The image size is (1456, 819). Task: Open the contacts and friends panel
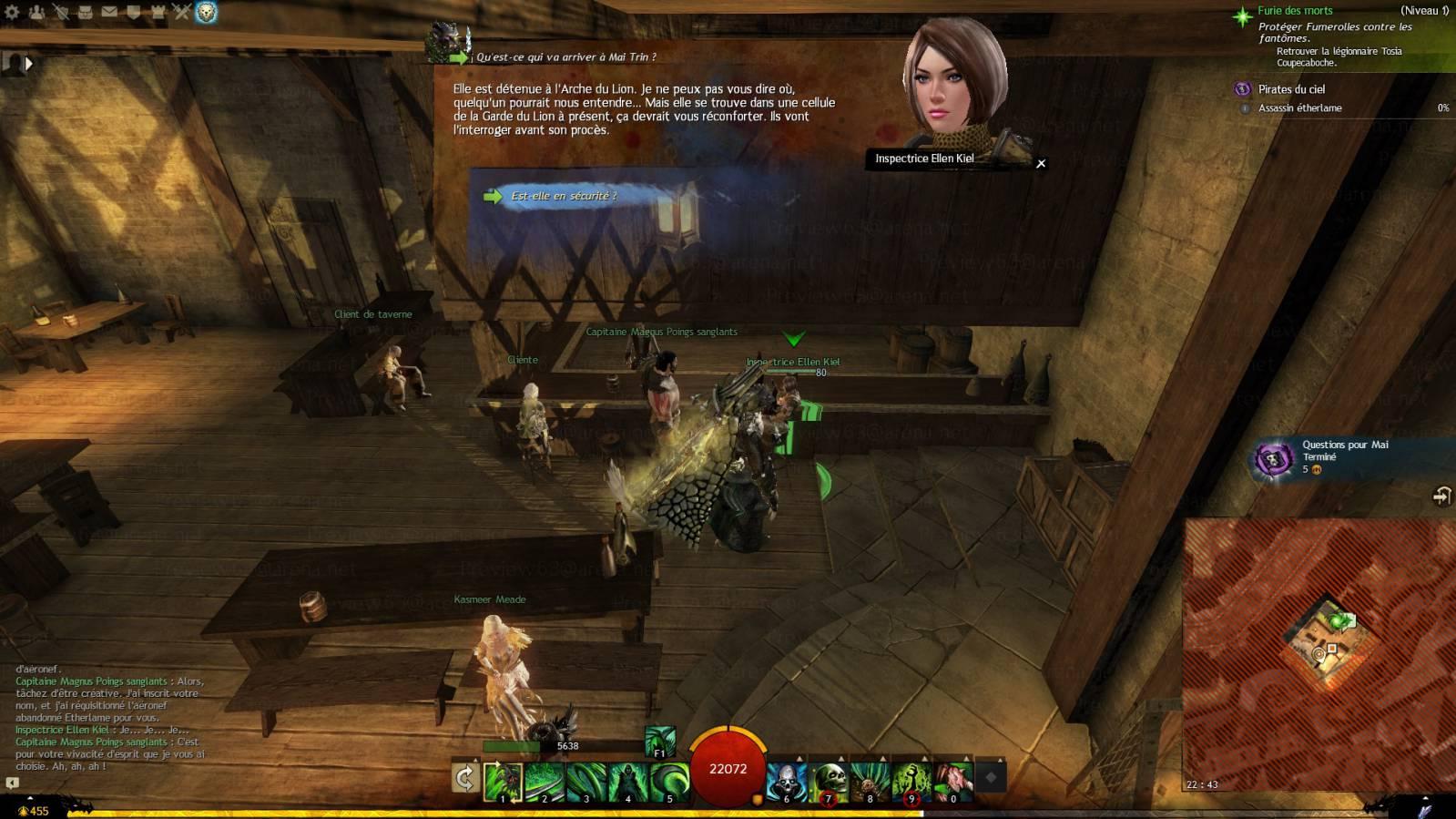(36, 12)
